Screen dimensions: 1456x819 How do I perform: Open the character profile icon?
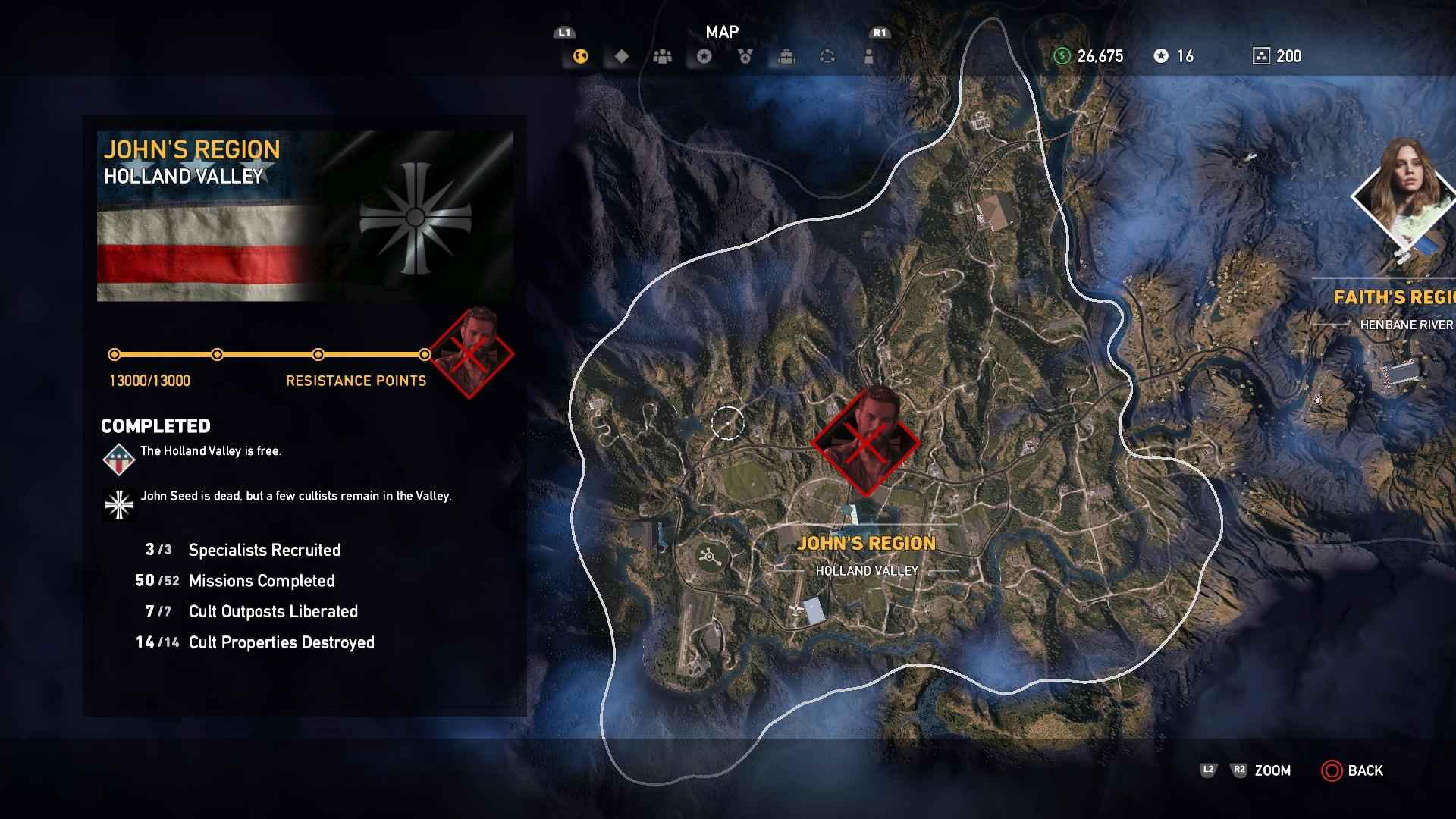867,56
